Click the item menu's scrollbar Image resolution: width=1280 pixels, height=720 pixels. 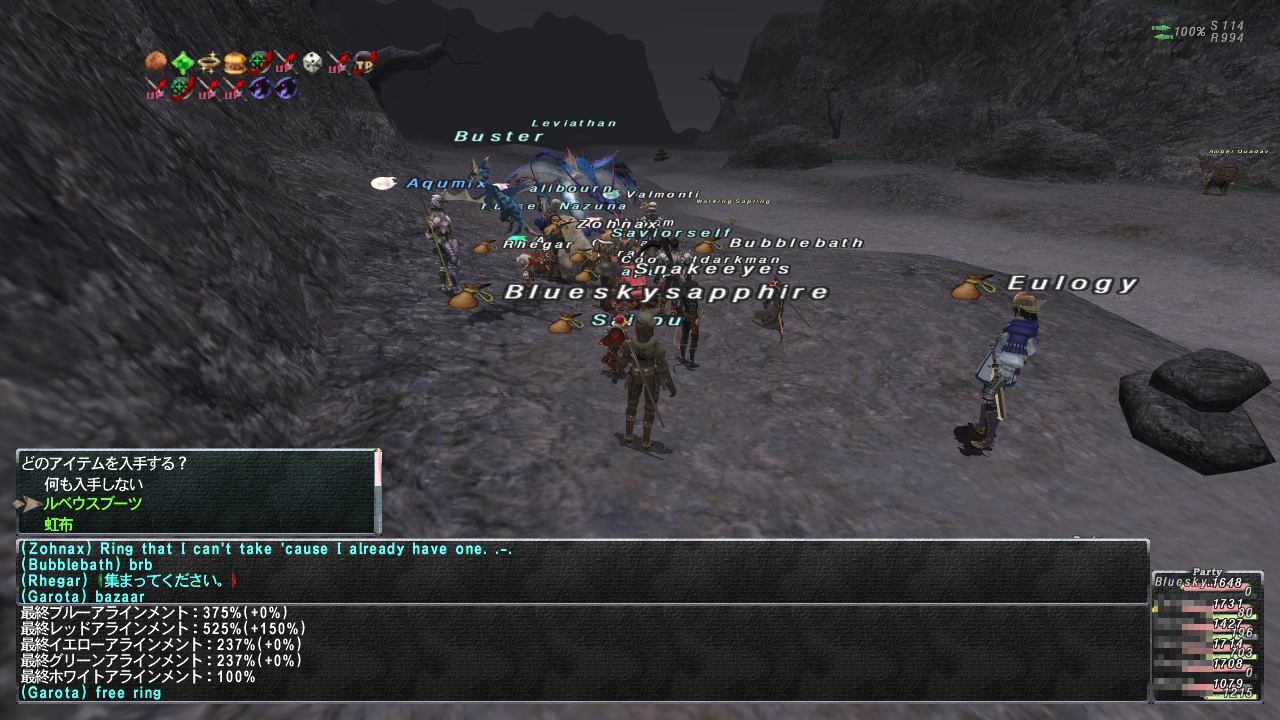[x=378, y=490]
